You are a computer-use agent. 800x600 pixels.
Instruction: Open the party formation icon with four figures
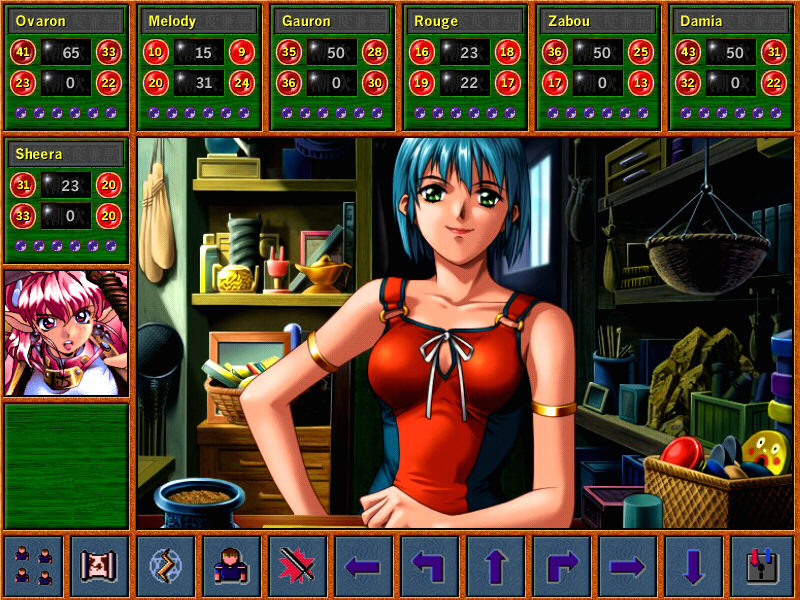point(33,566)
